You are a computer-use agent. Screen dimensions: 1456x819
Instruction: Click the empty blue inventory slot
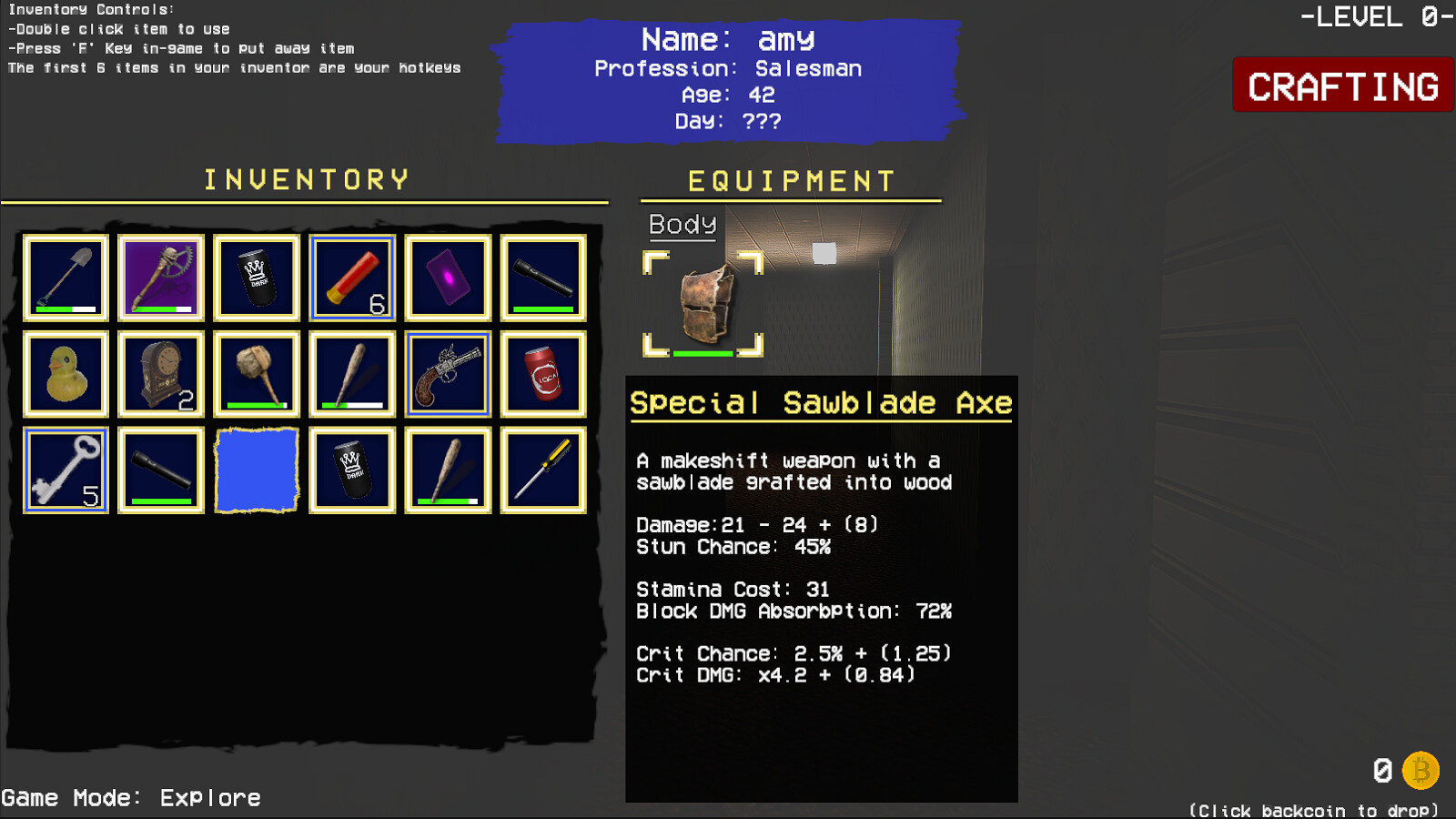click(x=257, y=470)
